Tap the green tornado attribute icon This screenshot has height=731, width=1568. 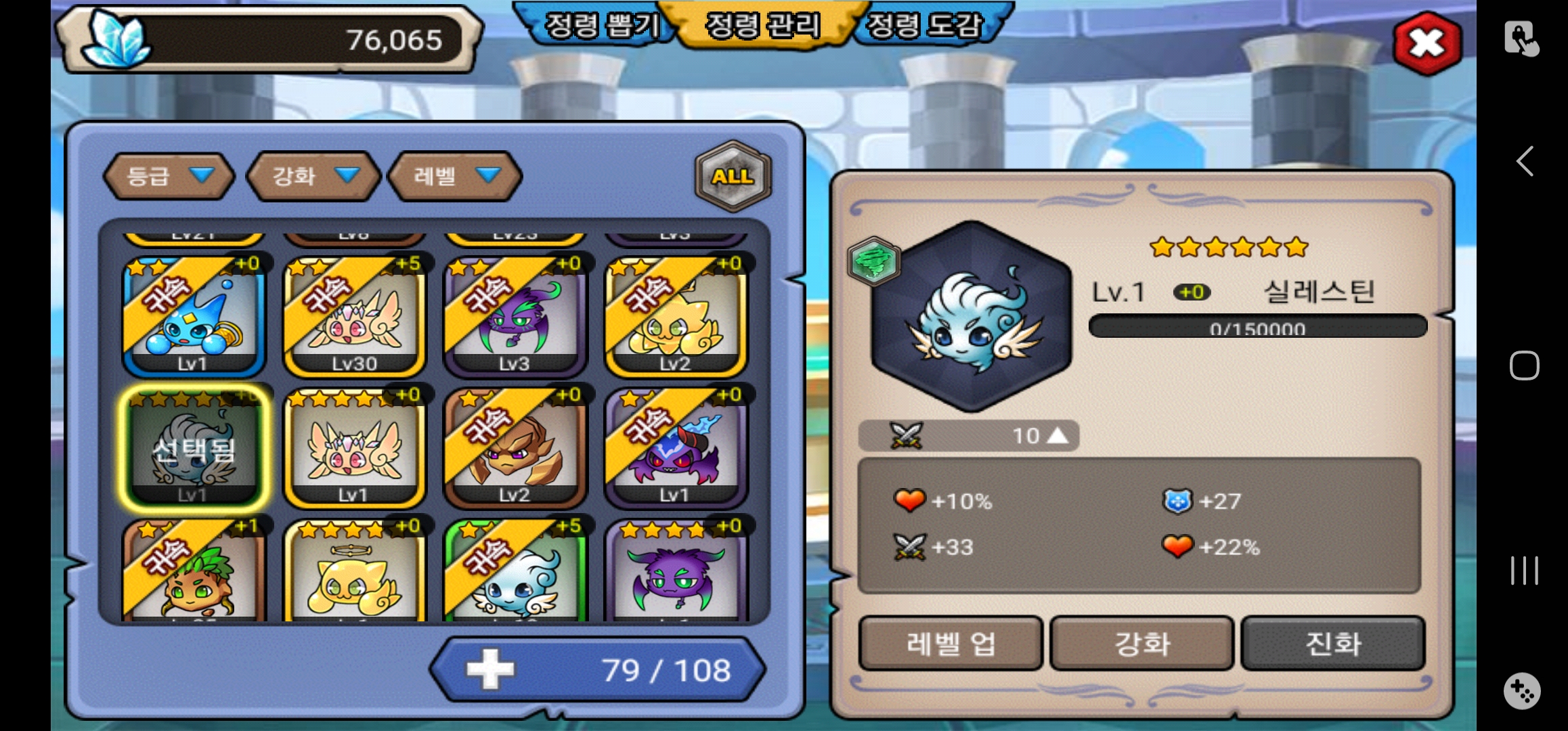[873, 262]
